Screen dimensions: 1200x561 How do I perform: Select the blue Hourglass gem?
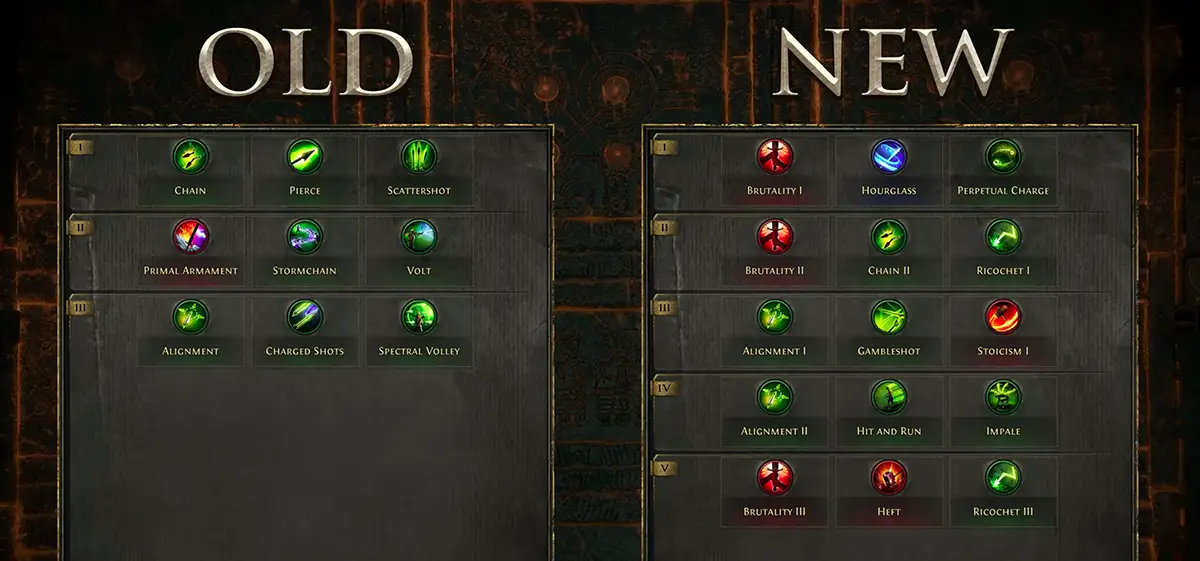(x=888, y=156)
